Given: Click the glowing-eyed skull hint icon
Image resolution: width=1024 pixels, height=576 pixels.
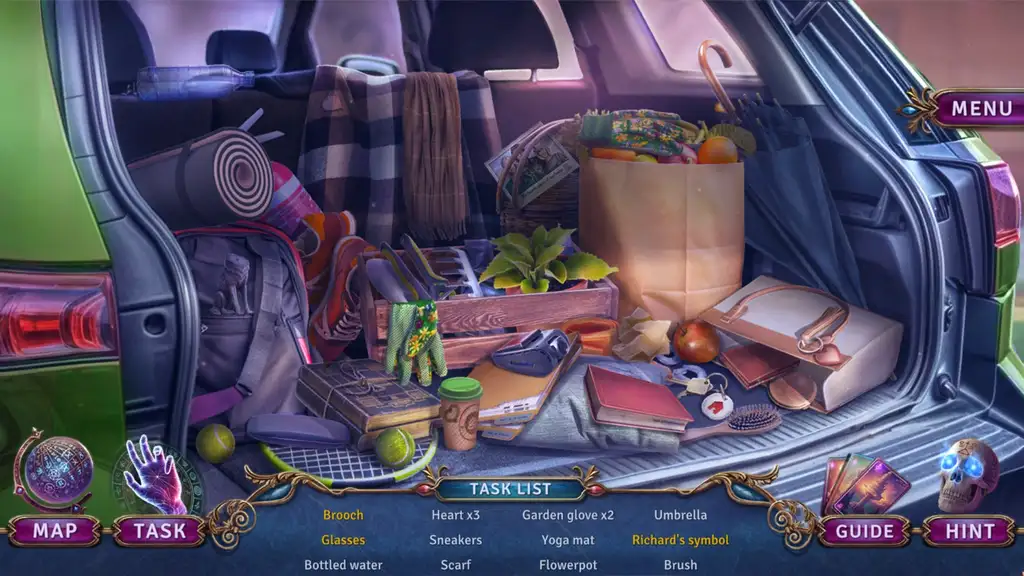Looking at the screenshot, I should 967,474.
